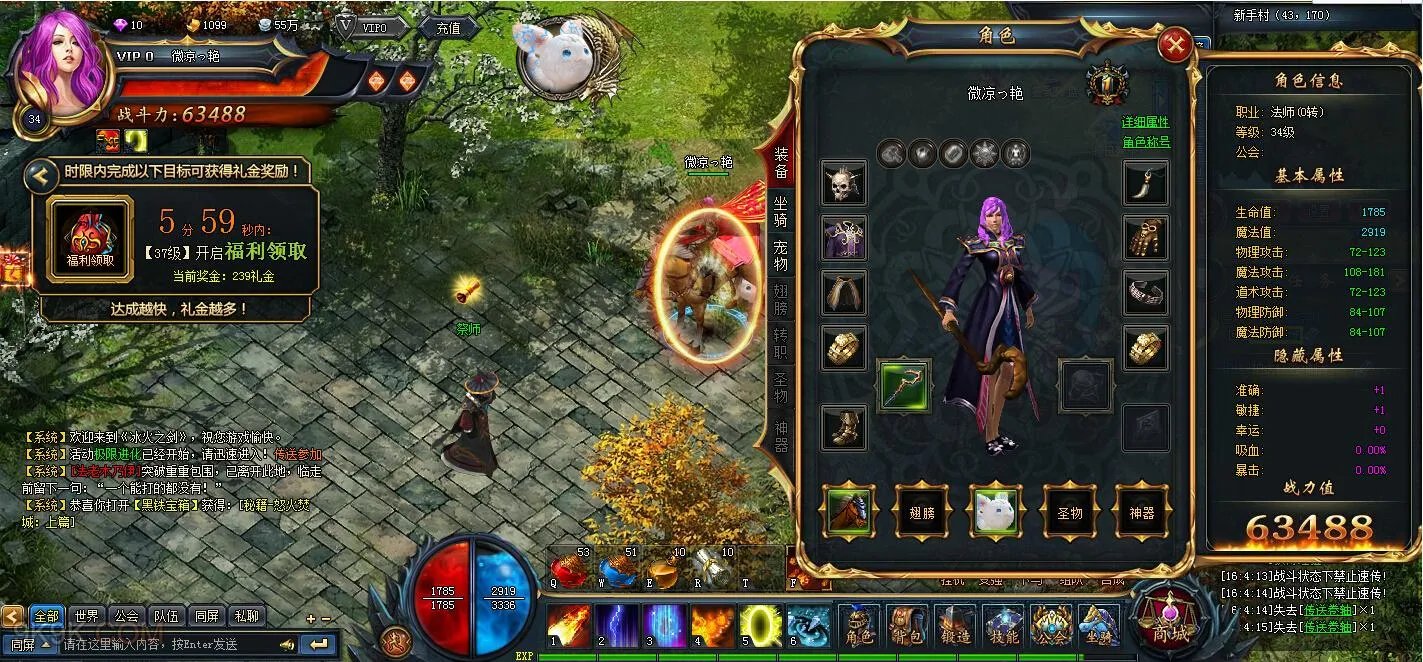
Task: Open the 锻造 forging menu
Action: 955,626
